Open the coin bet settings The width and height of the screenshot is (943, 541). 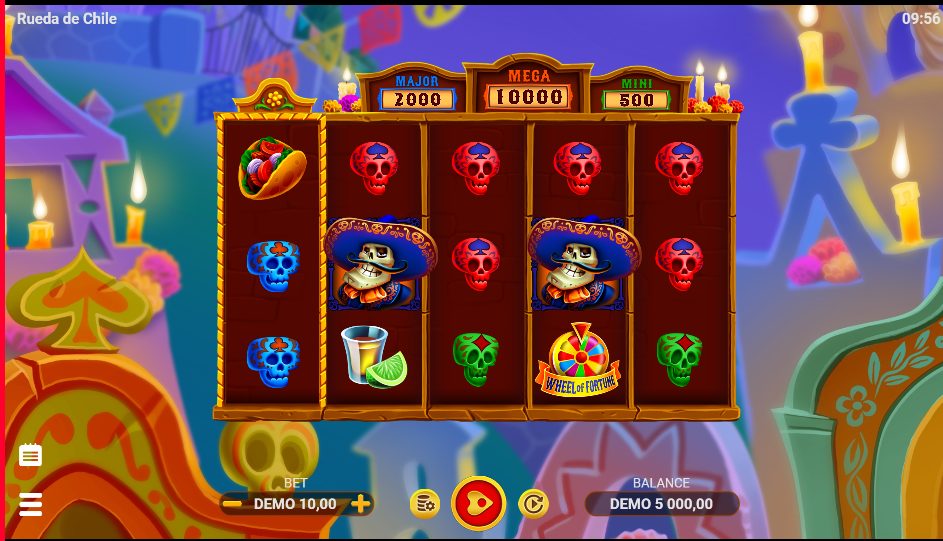(425, 503)
